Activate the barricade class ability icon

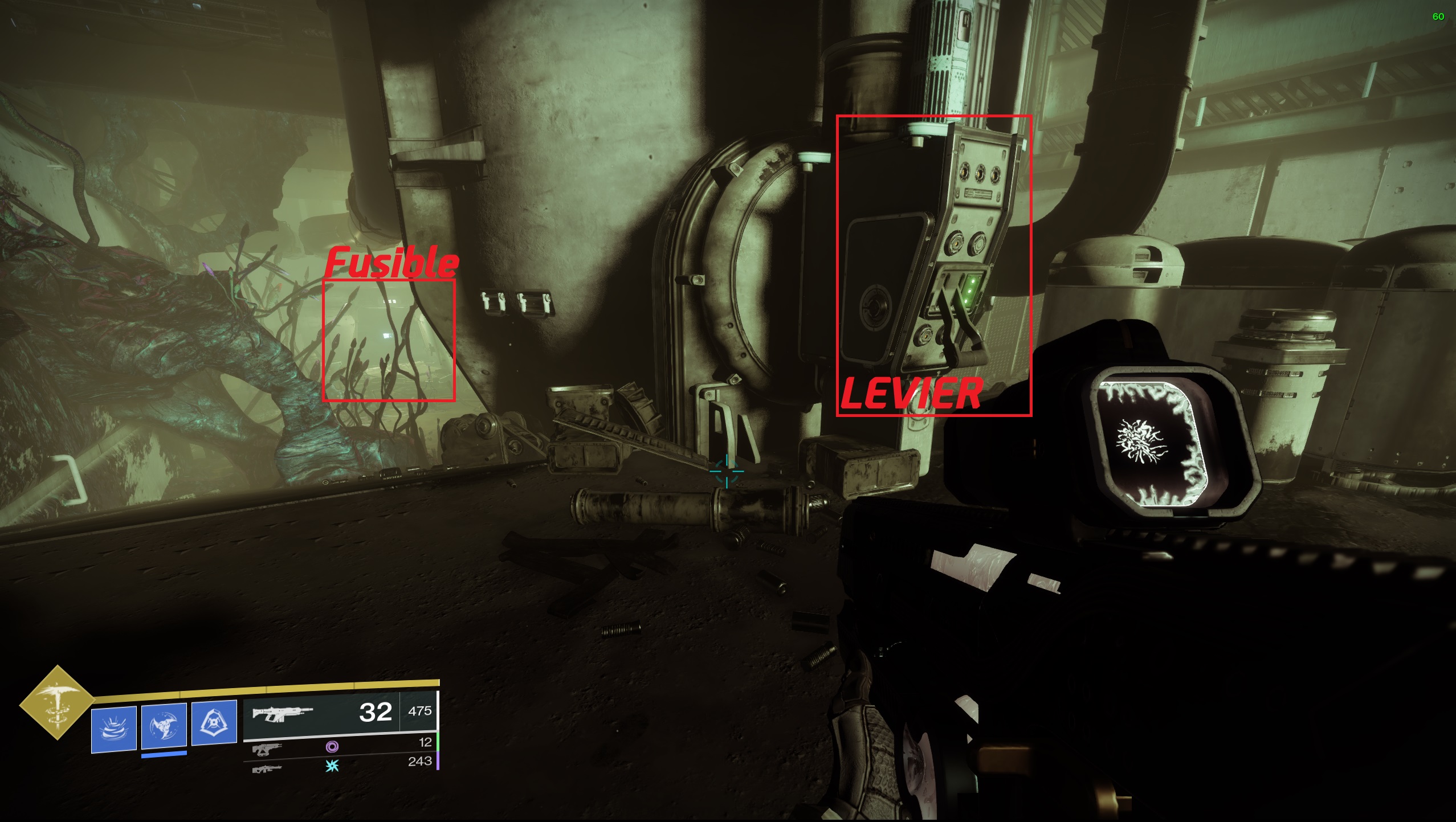(214, 722)
